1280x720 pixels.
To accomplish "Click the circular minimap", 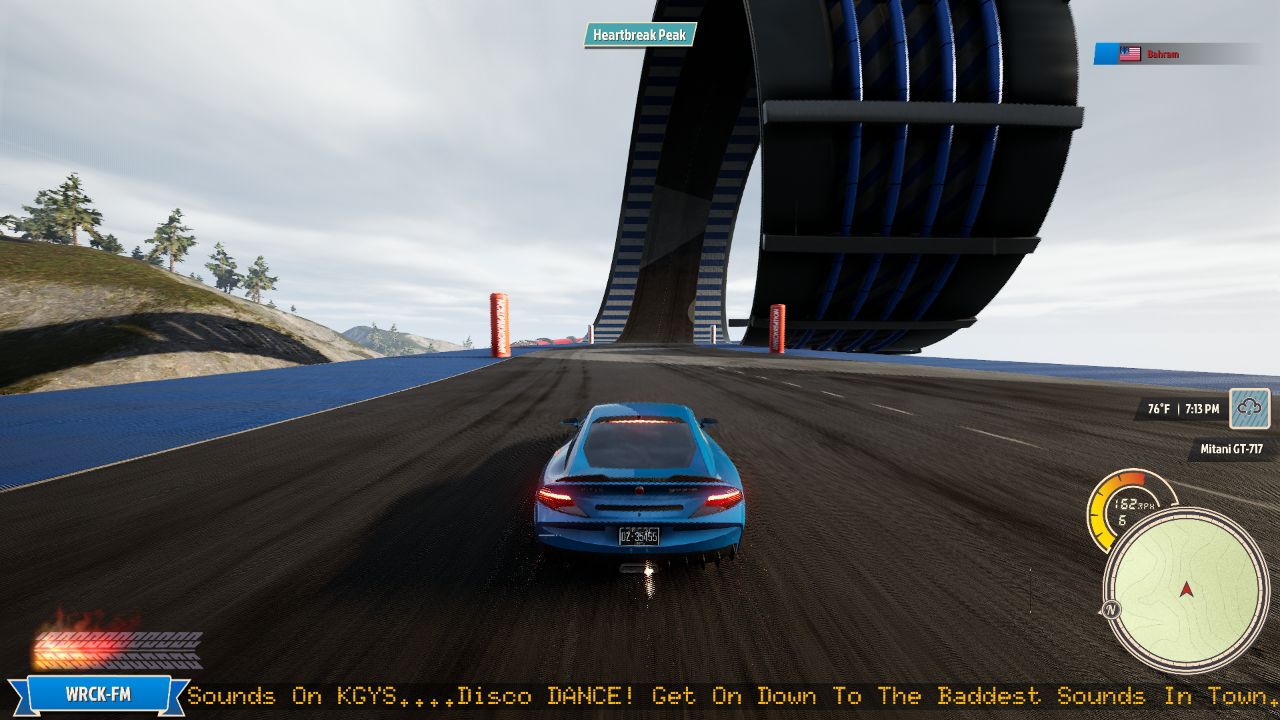I will click(1186, 590).
